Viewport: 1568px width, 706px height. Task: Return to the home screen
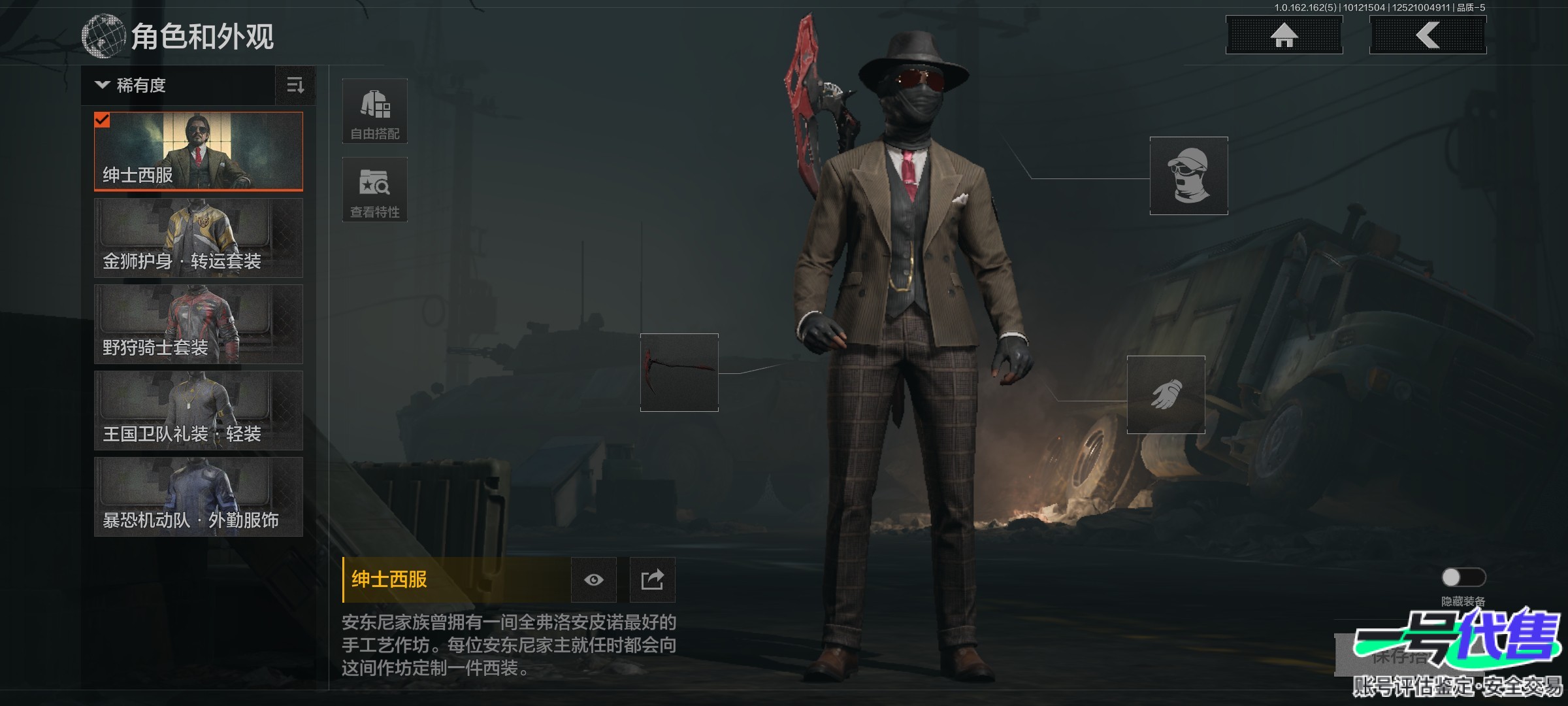click(x=1284, y=35)
